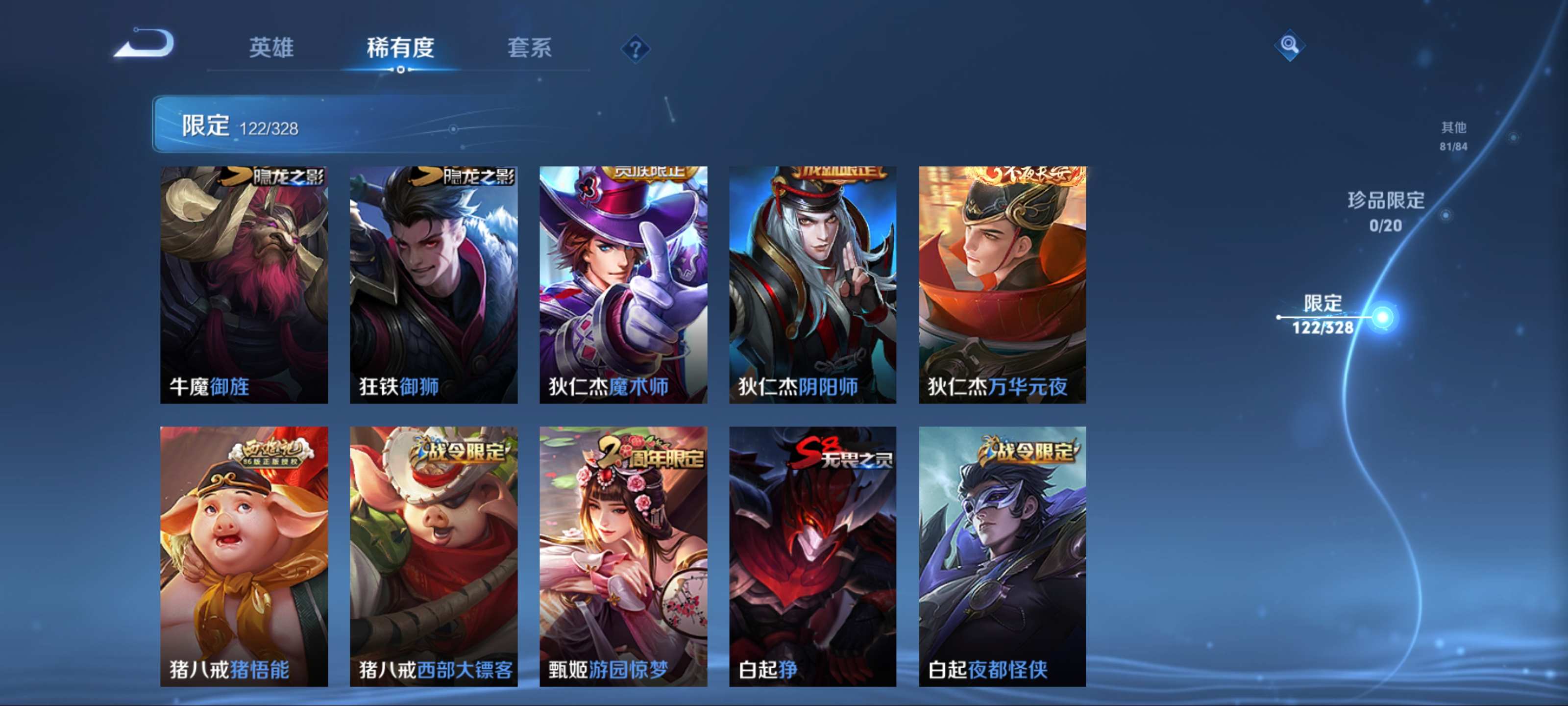Select the glowing 限定 122/328 node
The image size is (1568, 706).
click(x=1382, y=317)
